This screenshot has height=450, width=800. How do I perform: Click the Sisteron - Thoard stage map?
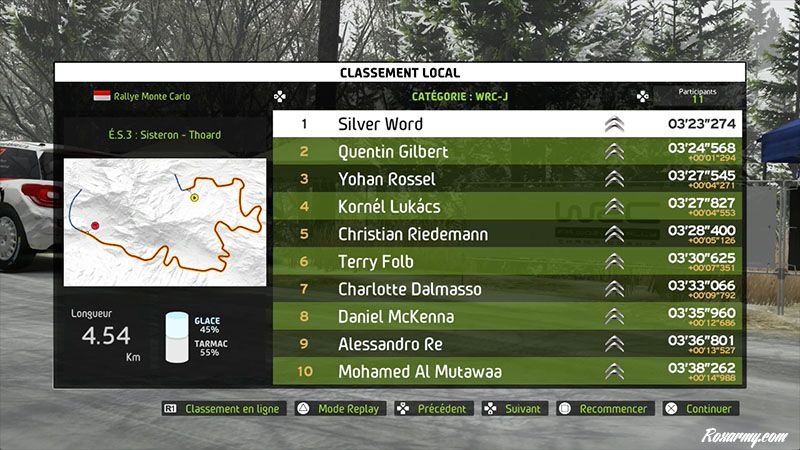click(164, 221)
